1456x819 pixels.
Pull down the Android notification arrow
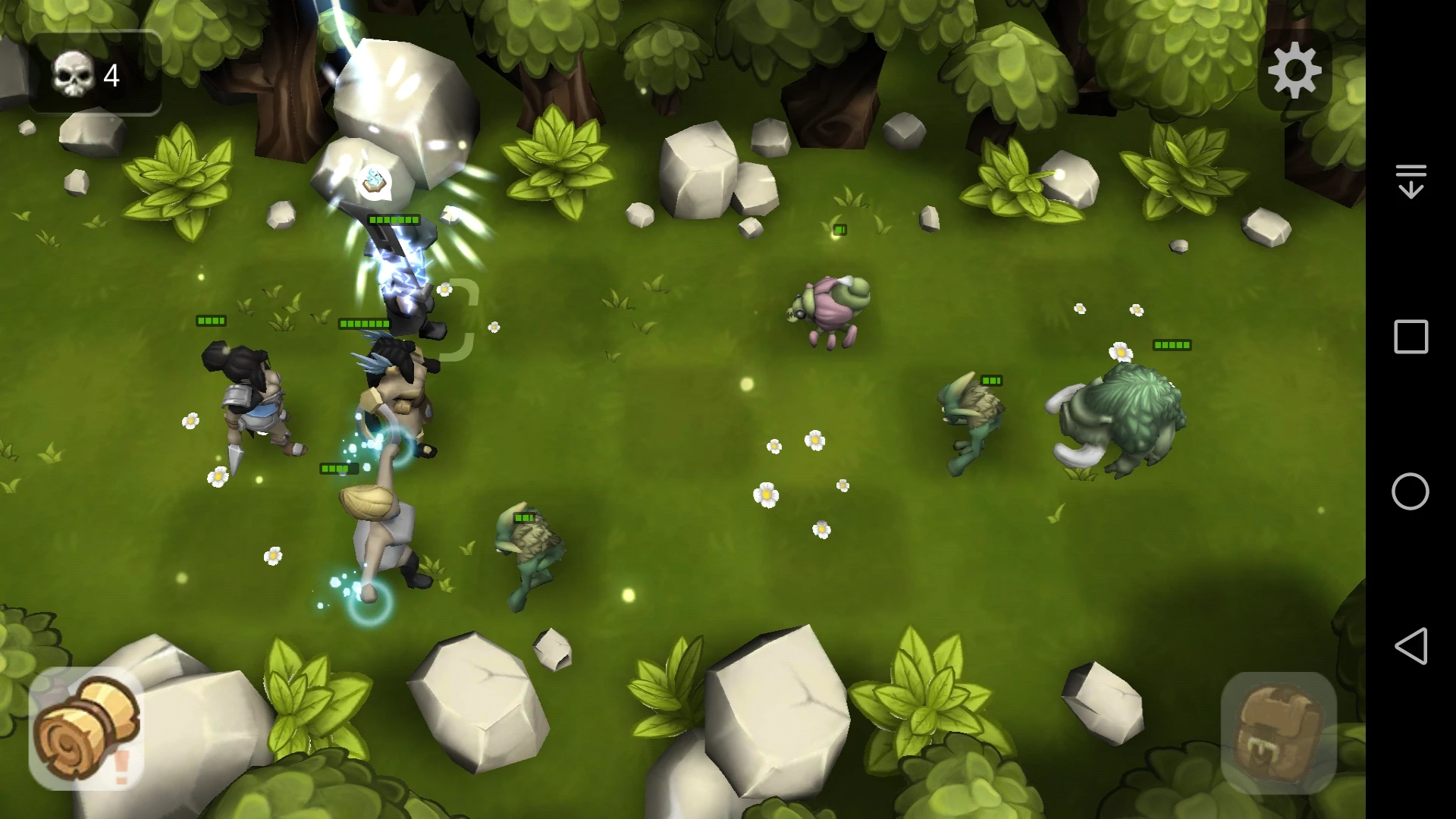click(x=1410, y=181)
